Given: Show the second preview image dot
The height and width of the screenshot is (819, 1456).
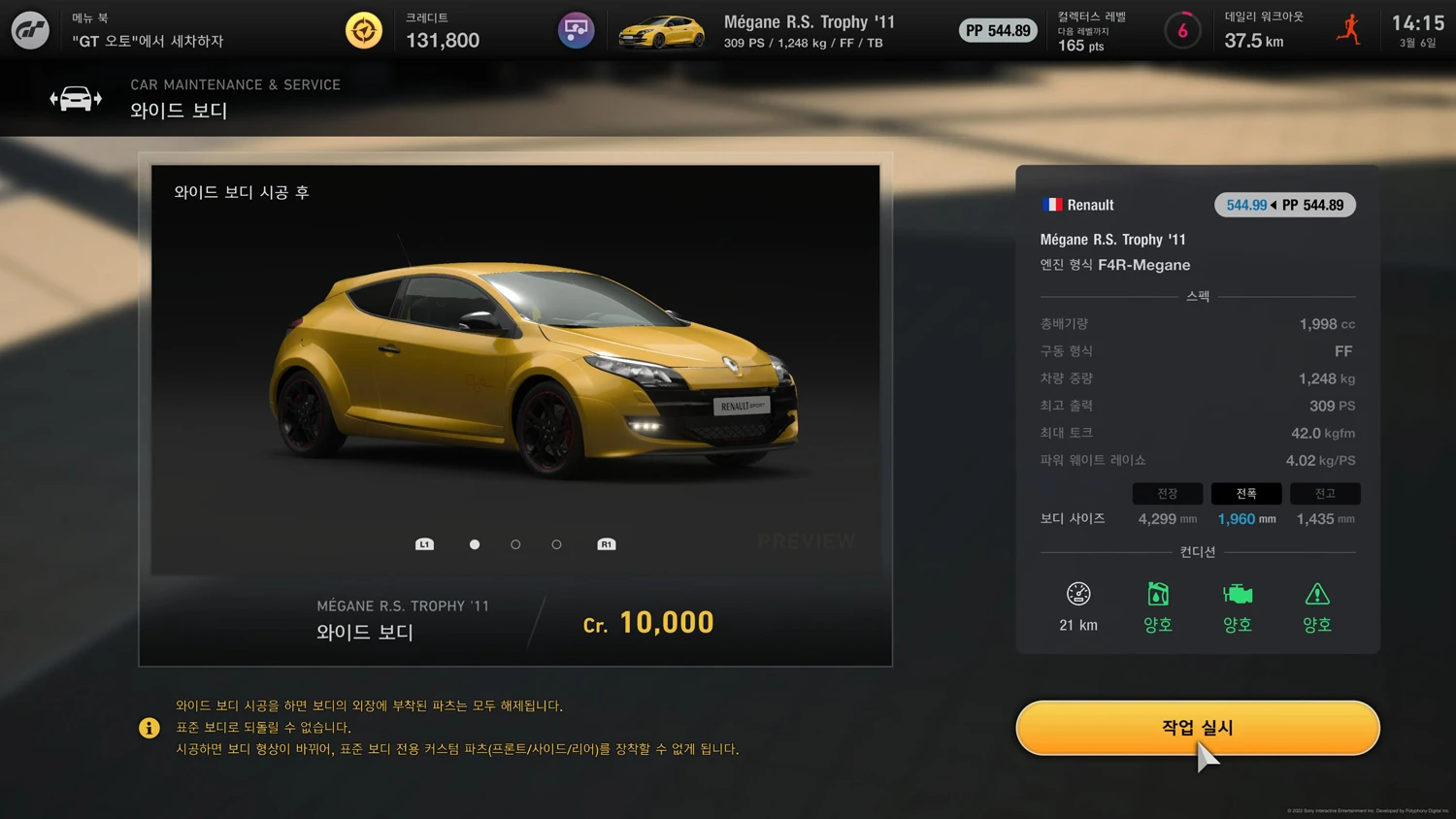Looking at the screenshot, I should [515, 544].
